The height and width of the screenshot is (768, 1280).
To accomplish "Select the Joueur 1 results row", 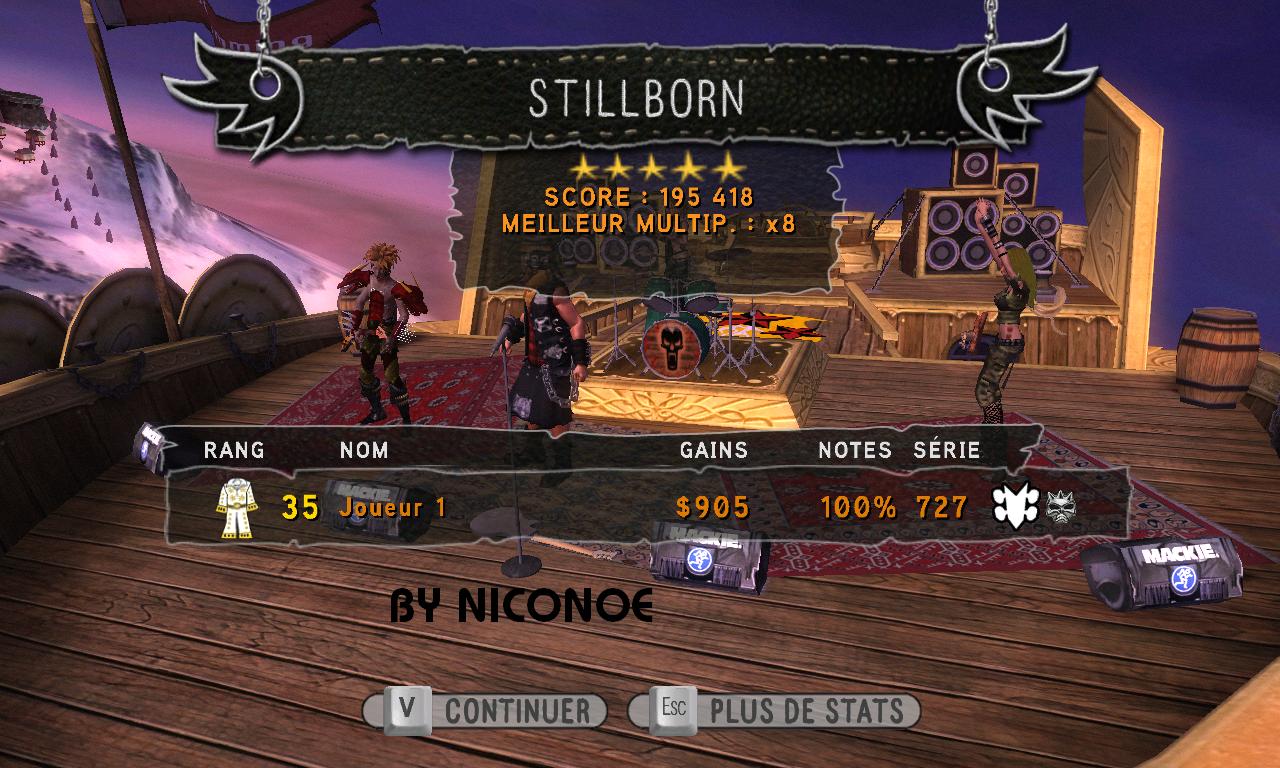I will 640,507.
